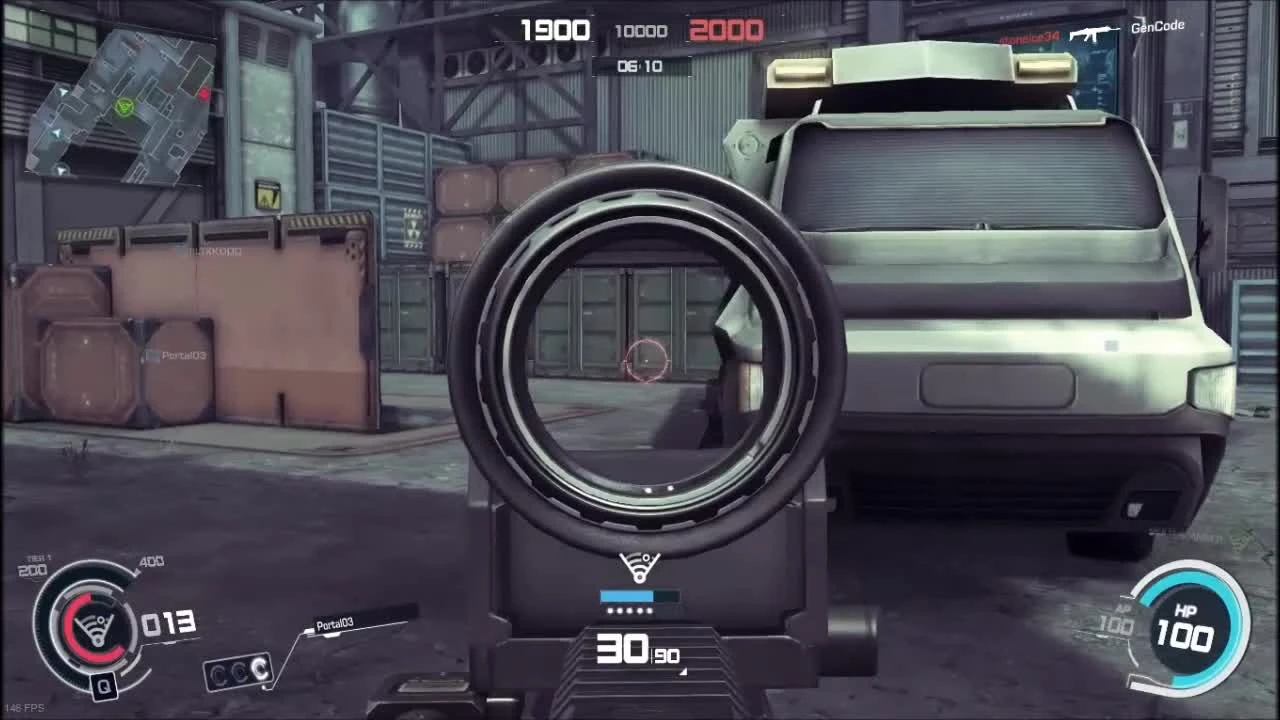
Task: Select the GenCode victim name entry
Action: coord(1160,26)
